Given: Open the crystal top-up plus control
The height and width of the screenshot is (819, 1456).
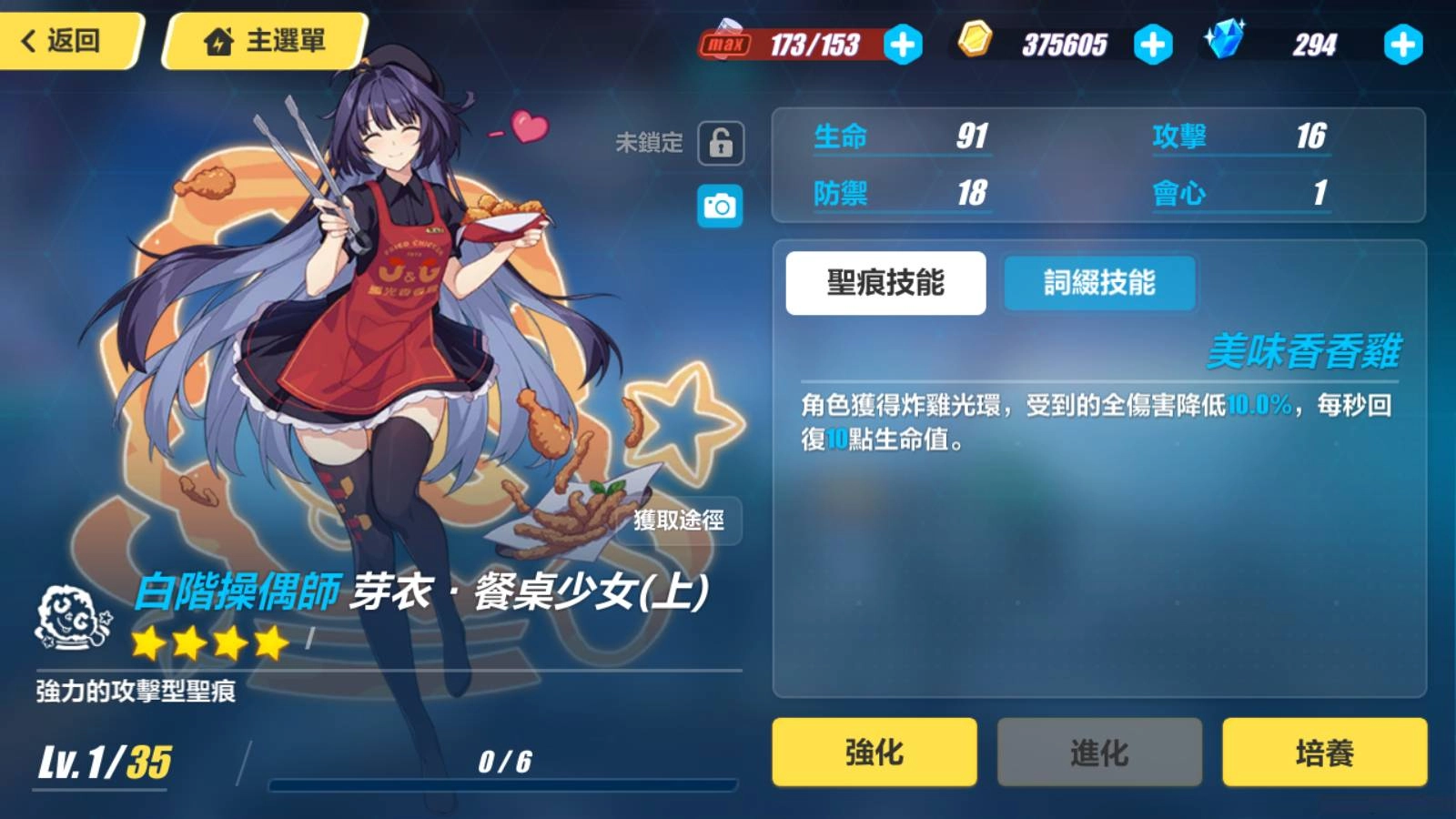Looking at the screenshot, I should [1403, 41].
